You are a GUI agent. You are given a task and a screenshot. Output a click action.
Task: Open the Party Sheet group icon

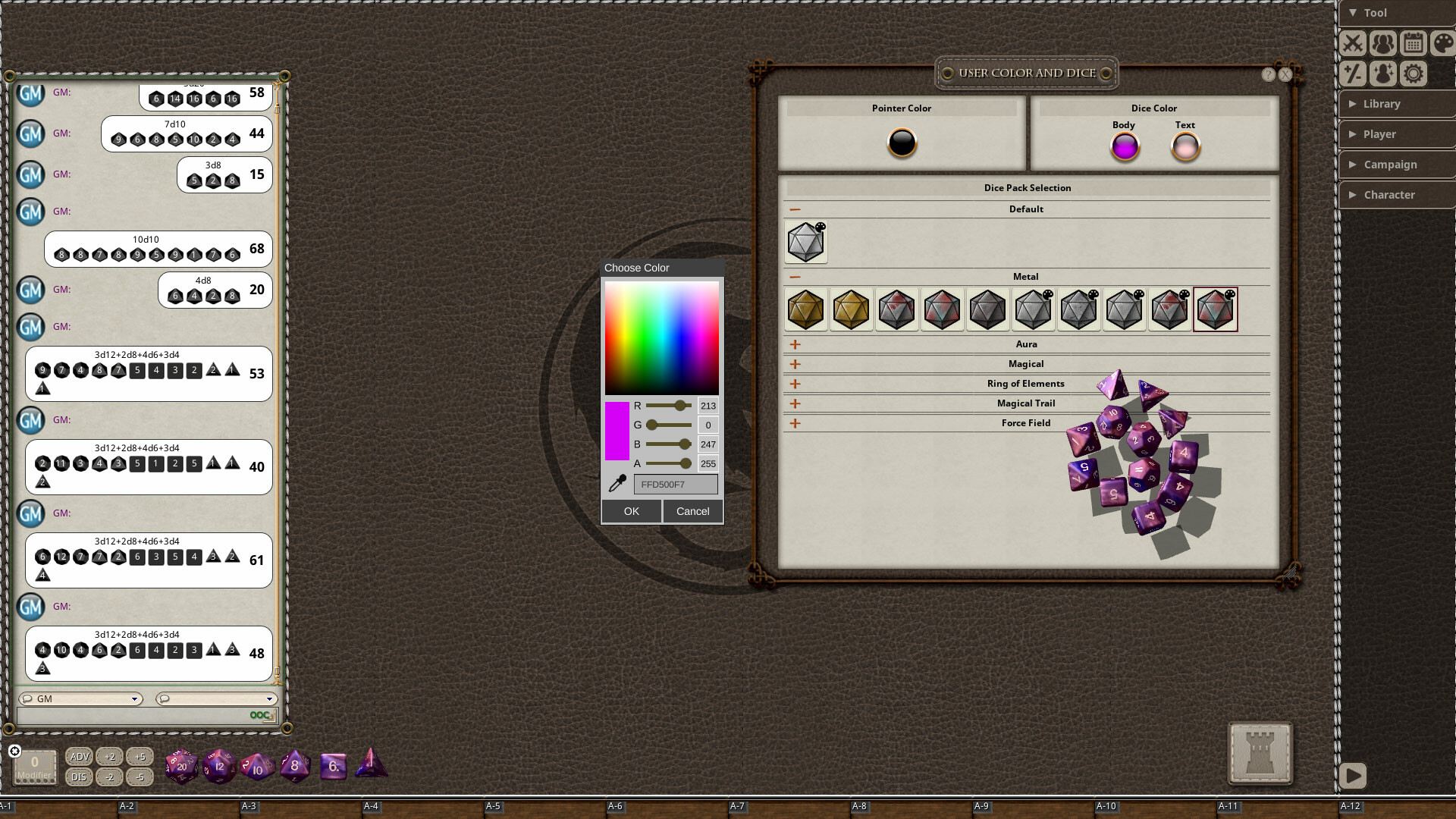[1382, 43]
